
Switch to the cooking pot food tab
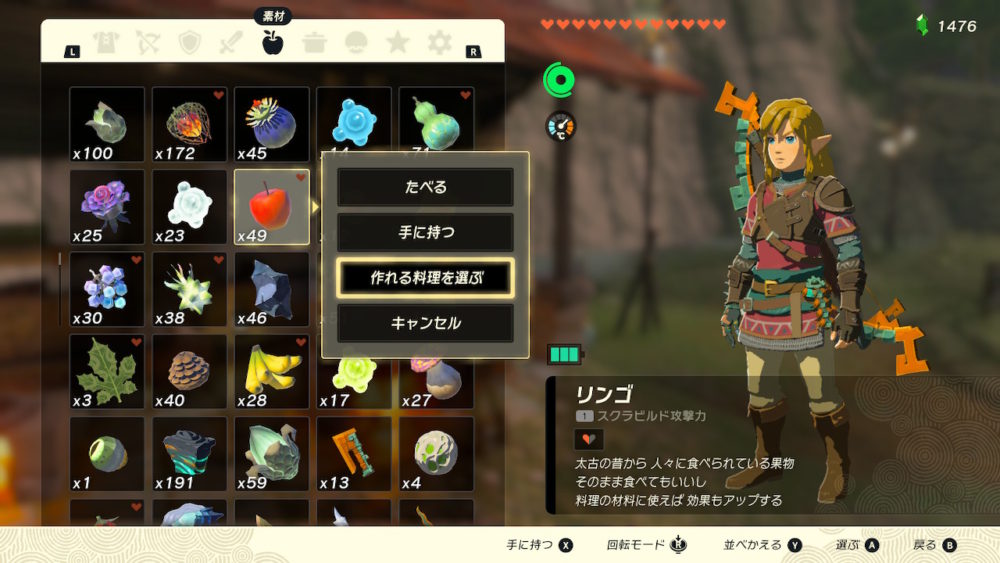click(x=315, y=43)
